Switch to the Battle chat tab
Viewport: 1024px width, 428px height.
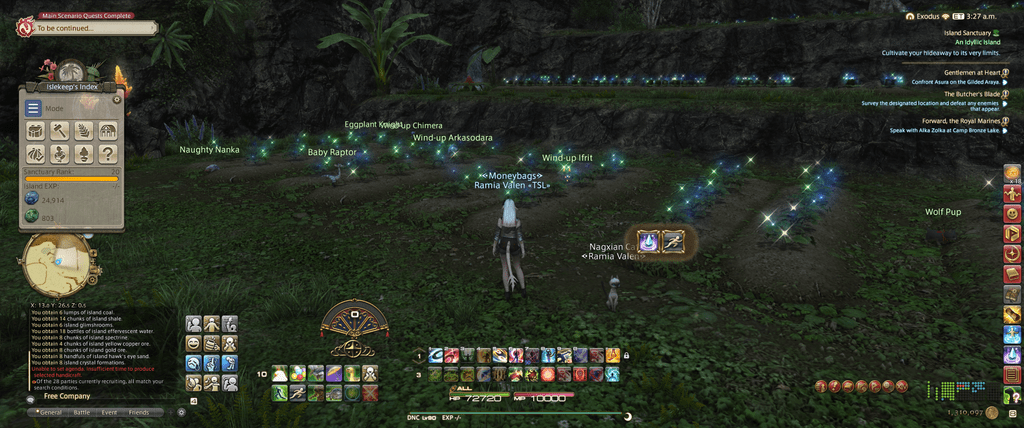[81, 411]
